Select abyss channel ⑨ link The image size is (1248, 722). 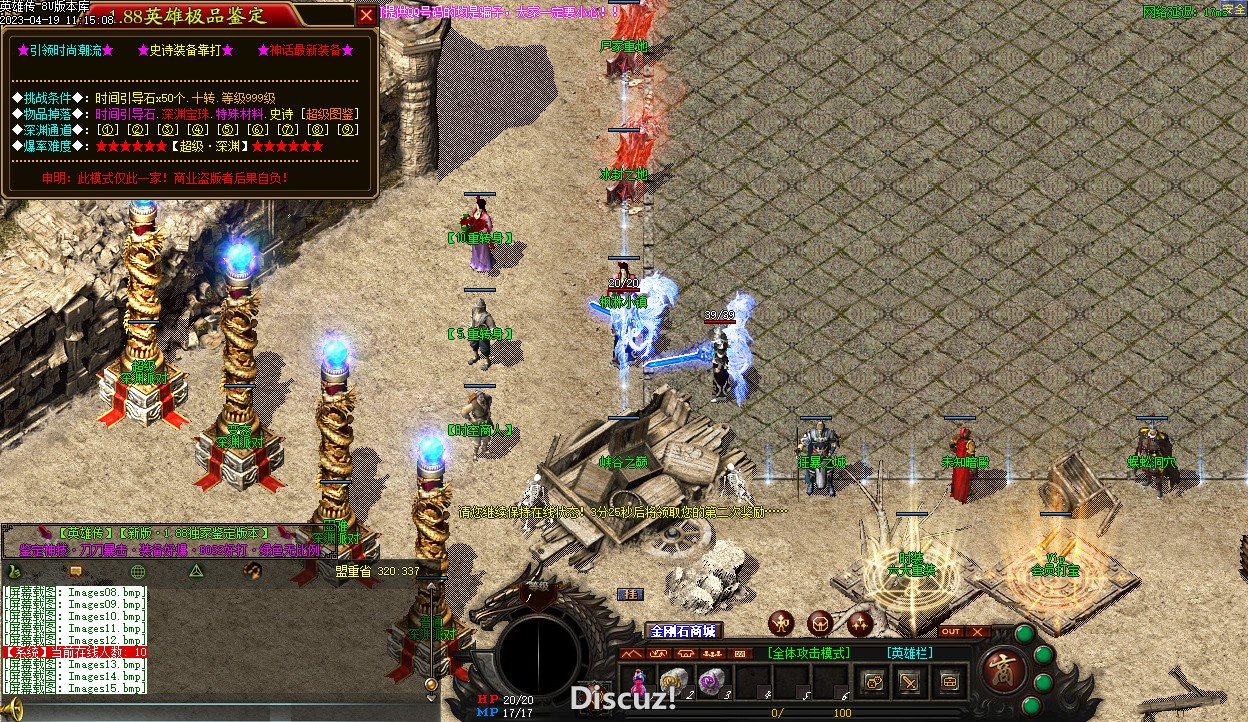pos(347,130)
